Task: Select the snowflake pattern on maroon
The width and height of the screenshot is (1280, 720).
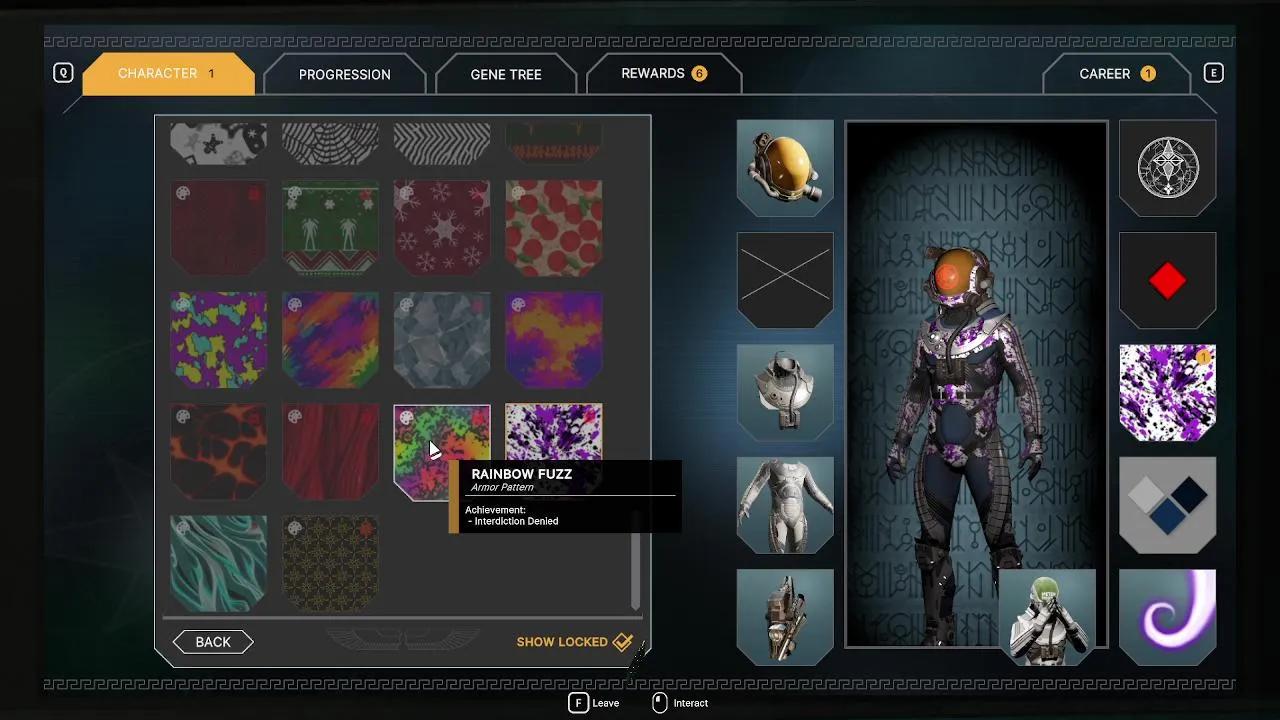Action: (442, 228)
